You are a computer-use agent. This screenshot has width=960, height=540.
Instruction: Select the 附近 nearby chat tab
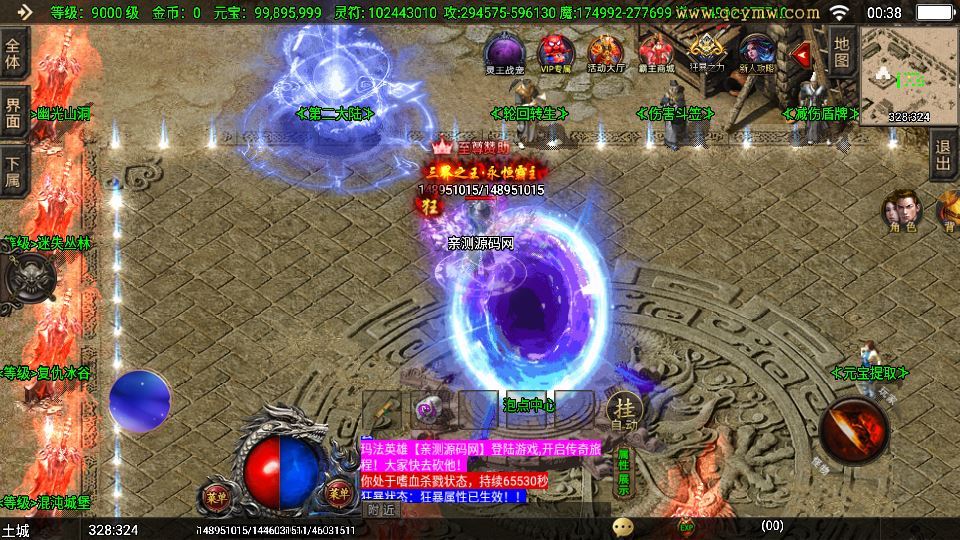point(381,508)
